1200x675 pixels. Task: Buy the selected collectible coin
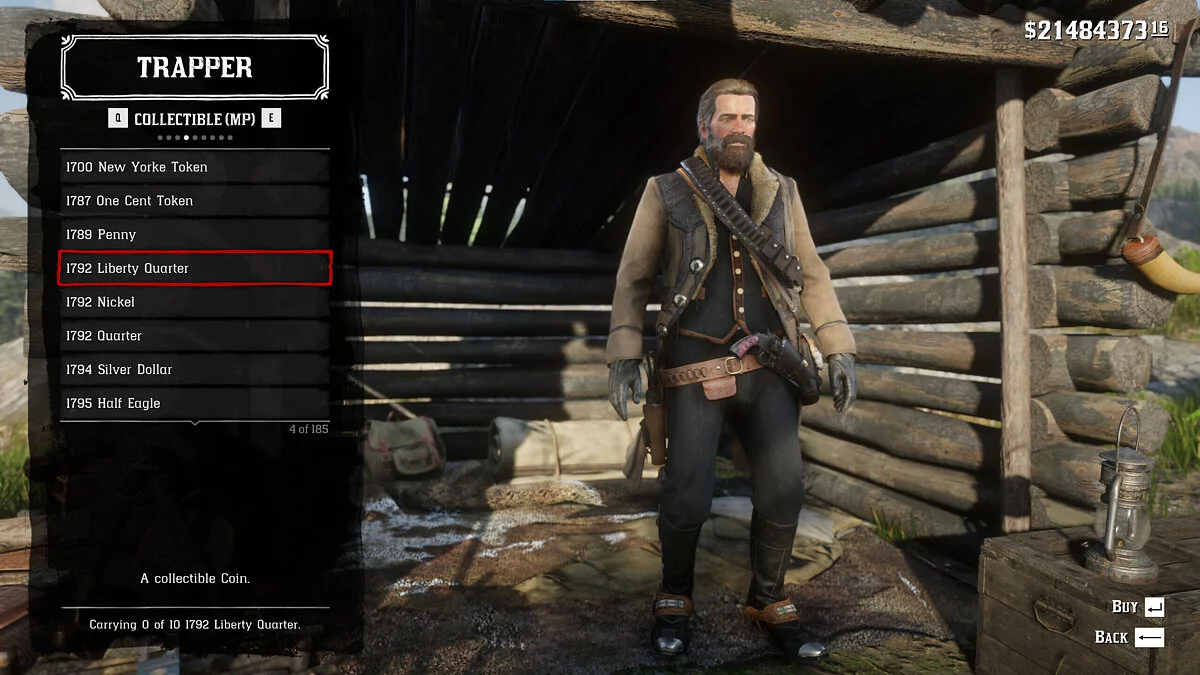pyautogui.click(x=1138, y=607)
